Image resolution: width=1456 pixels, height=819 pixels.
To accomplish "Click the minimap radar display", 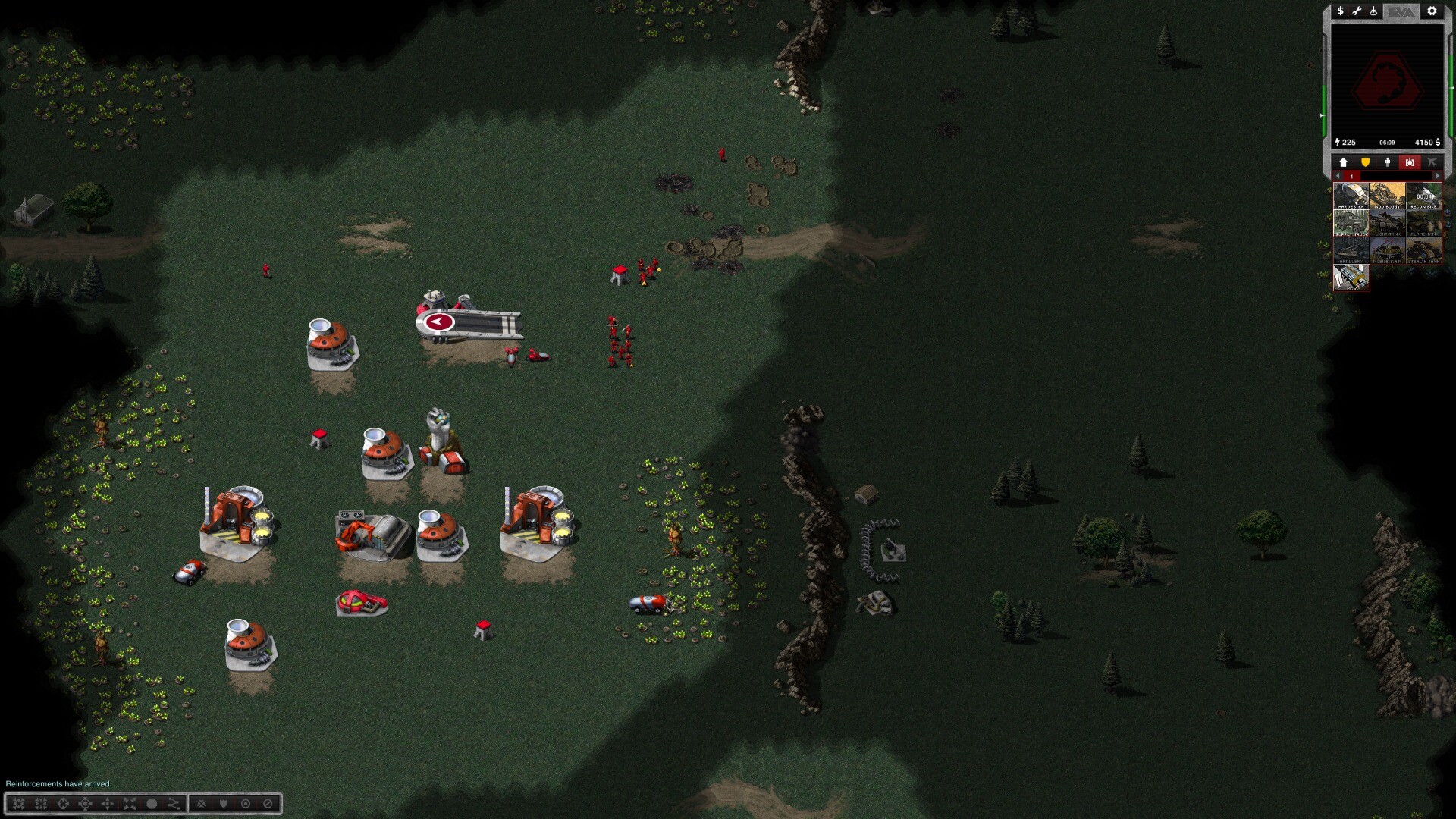I will 1387,81.
